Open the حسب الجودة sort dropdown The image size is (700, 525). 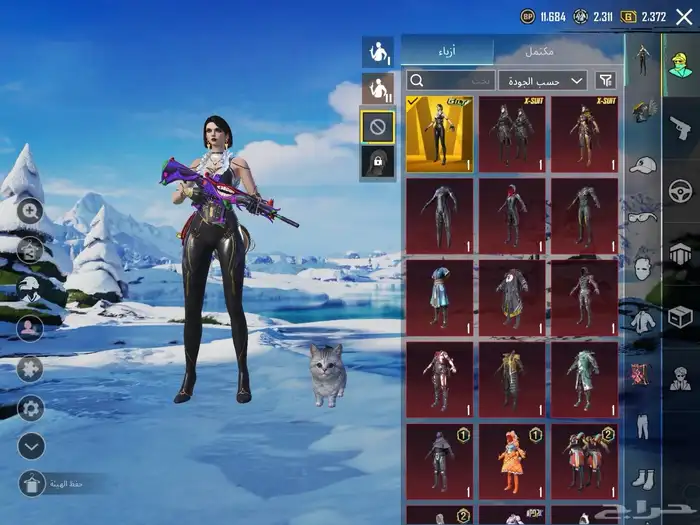click(x=543, y=80)
